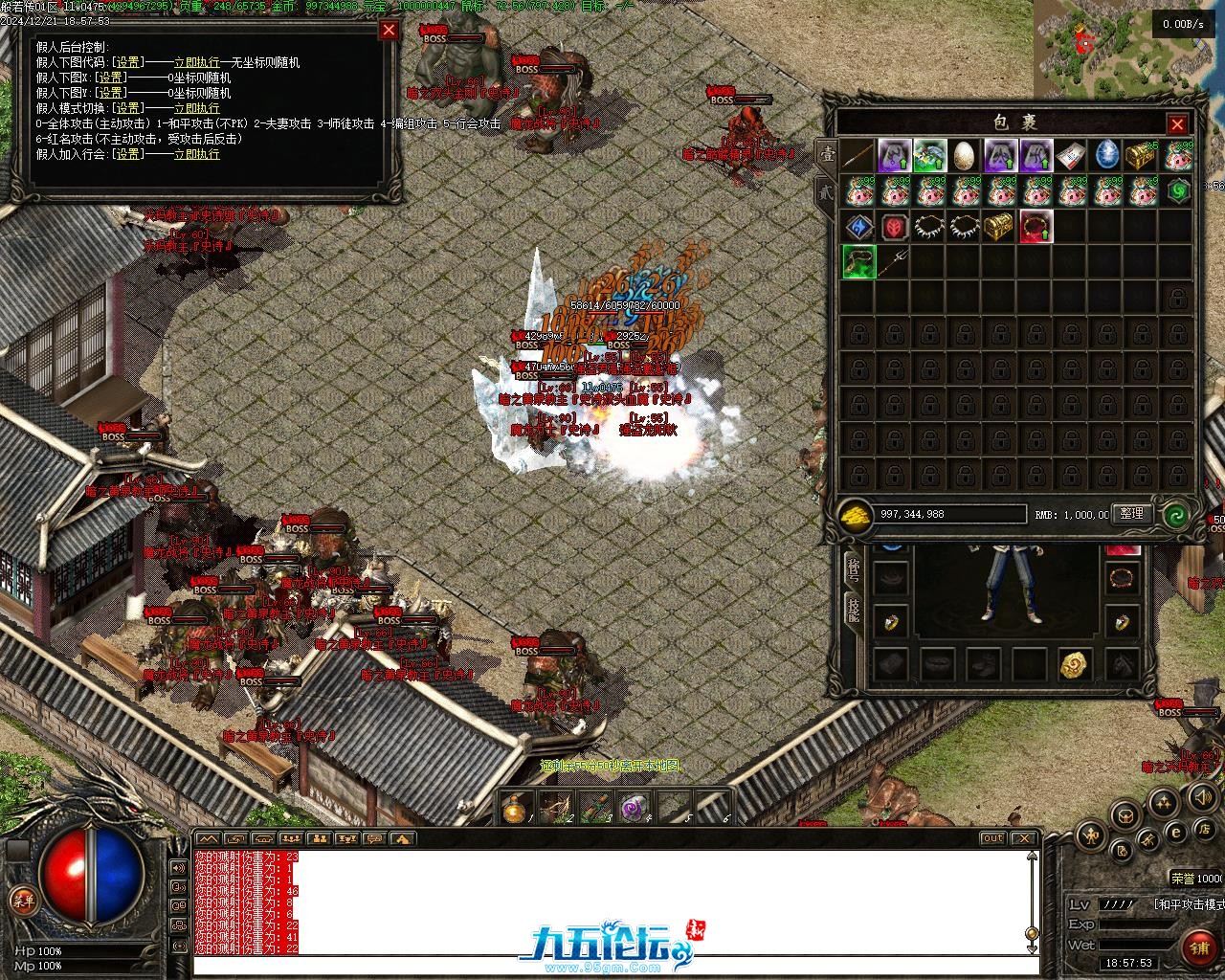Choose the green-highlighted belt item

pyautogui.click(x=858, y=262)
